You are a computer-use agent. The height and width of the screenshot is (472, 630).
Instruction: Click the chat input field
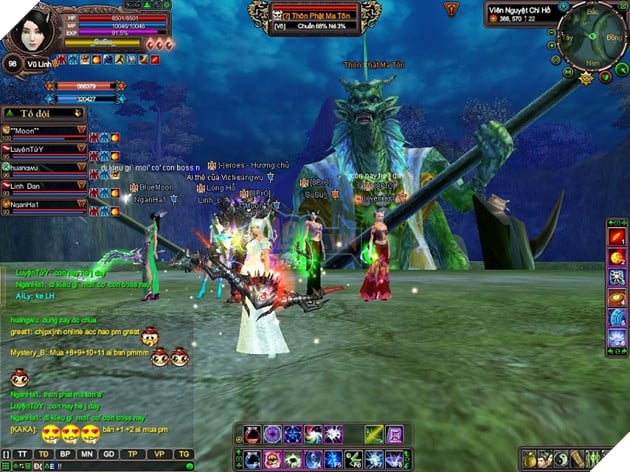[110, 466]
